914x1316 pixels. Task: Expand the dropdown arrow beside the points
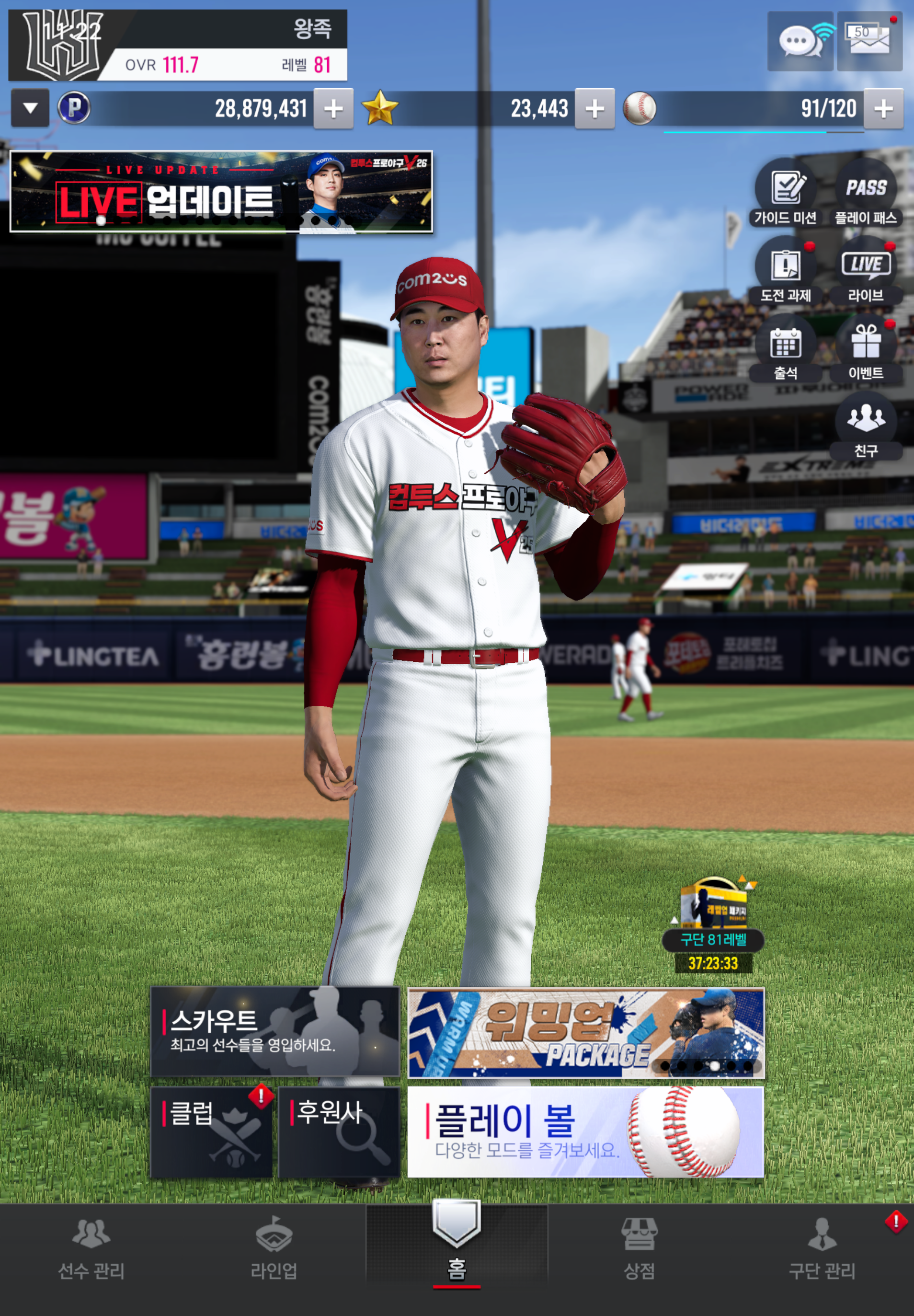tap(30, 108)
